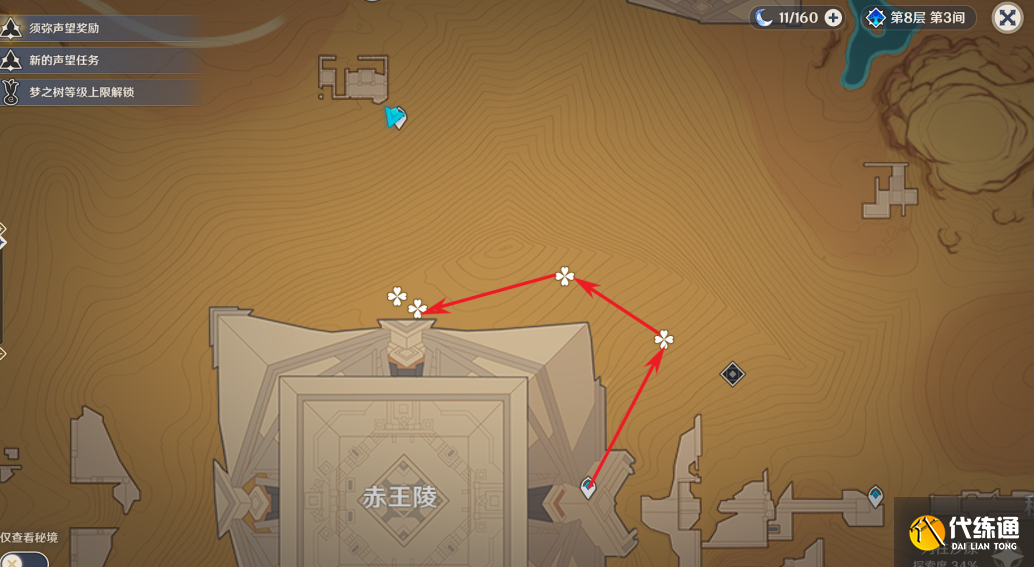Select the black diamond domain marker

(x=733, y=374)
